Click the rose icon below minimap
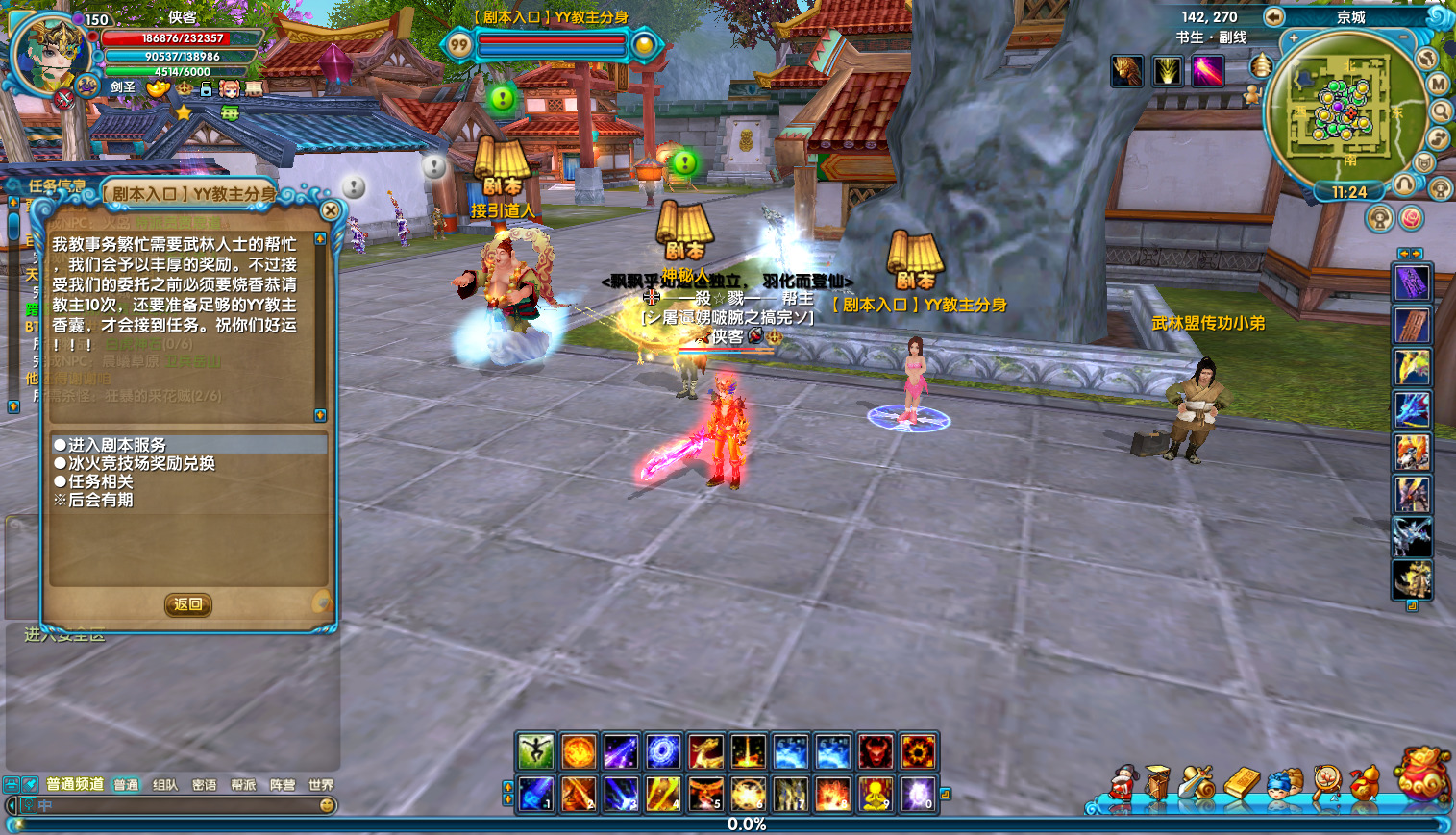 coord(1411,219)
